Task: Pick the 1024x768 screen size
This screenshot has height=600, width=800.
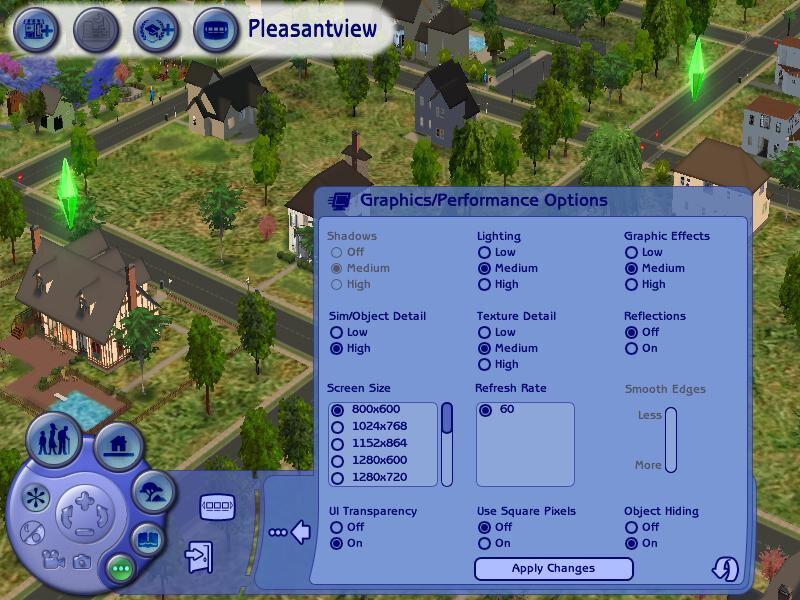Action: point(337,426)
